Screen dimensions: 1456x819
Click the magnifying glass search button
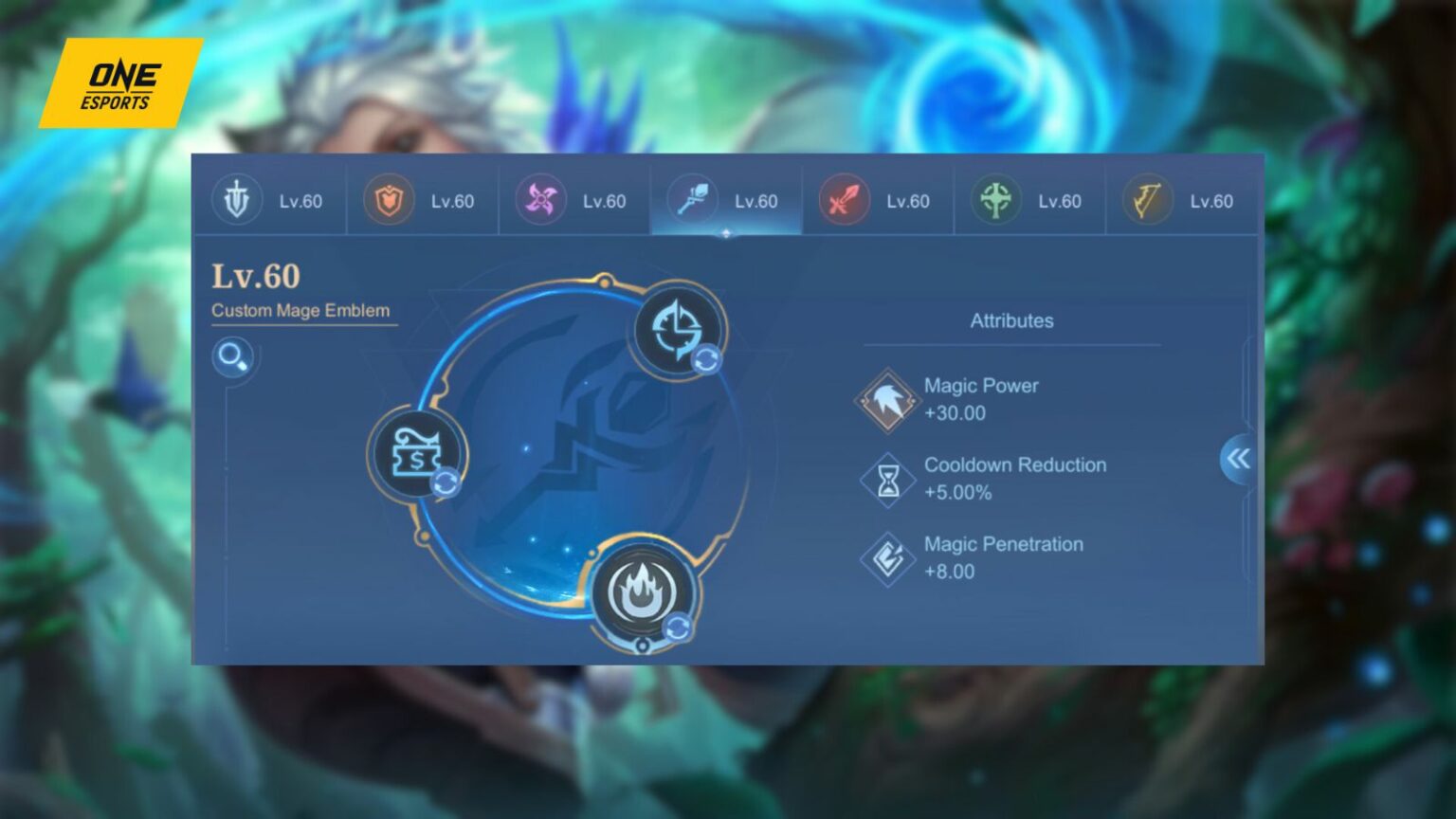[x=232, y=357]
